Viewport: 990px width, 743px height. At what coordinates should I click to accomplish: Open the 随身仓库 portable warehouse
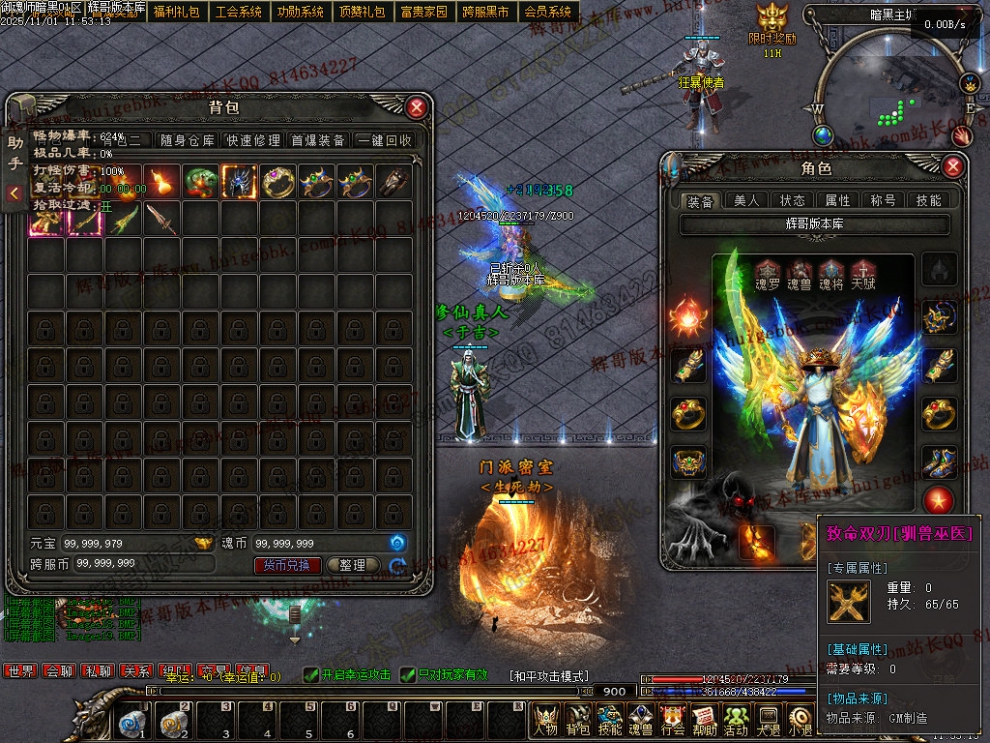pos(187,141)
